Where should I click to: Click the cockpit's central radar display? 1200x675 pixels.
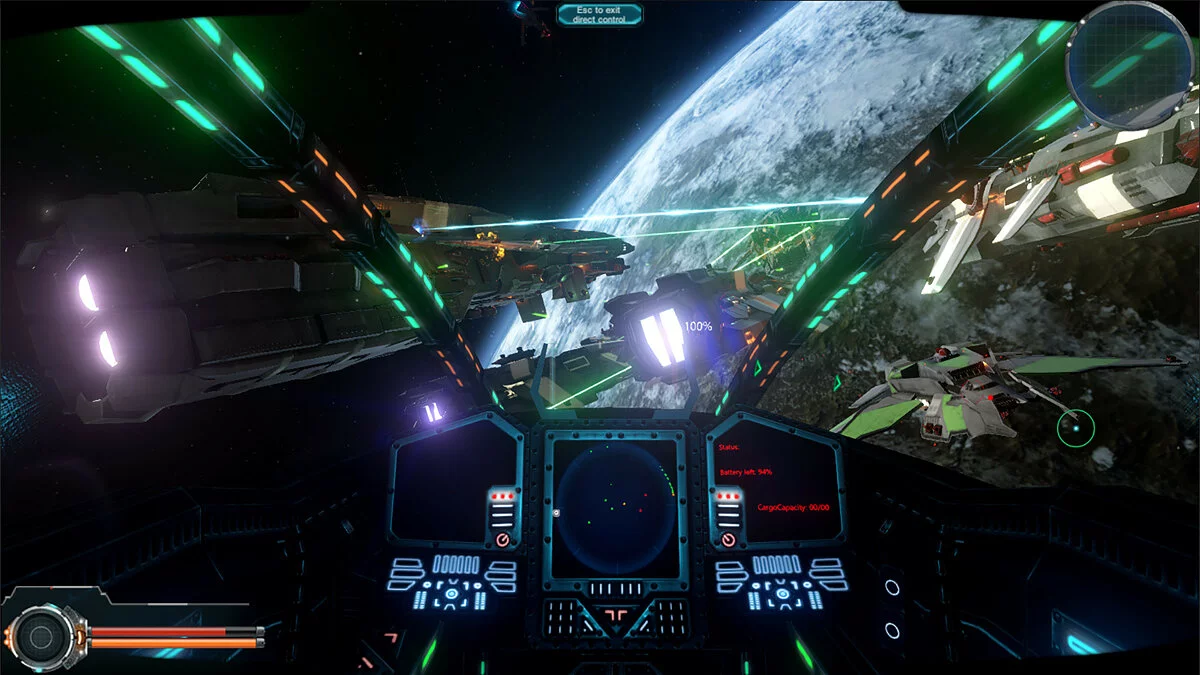[x=614, y=502]
